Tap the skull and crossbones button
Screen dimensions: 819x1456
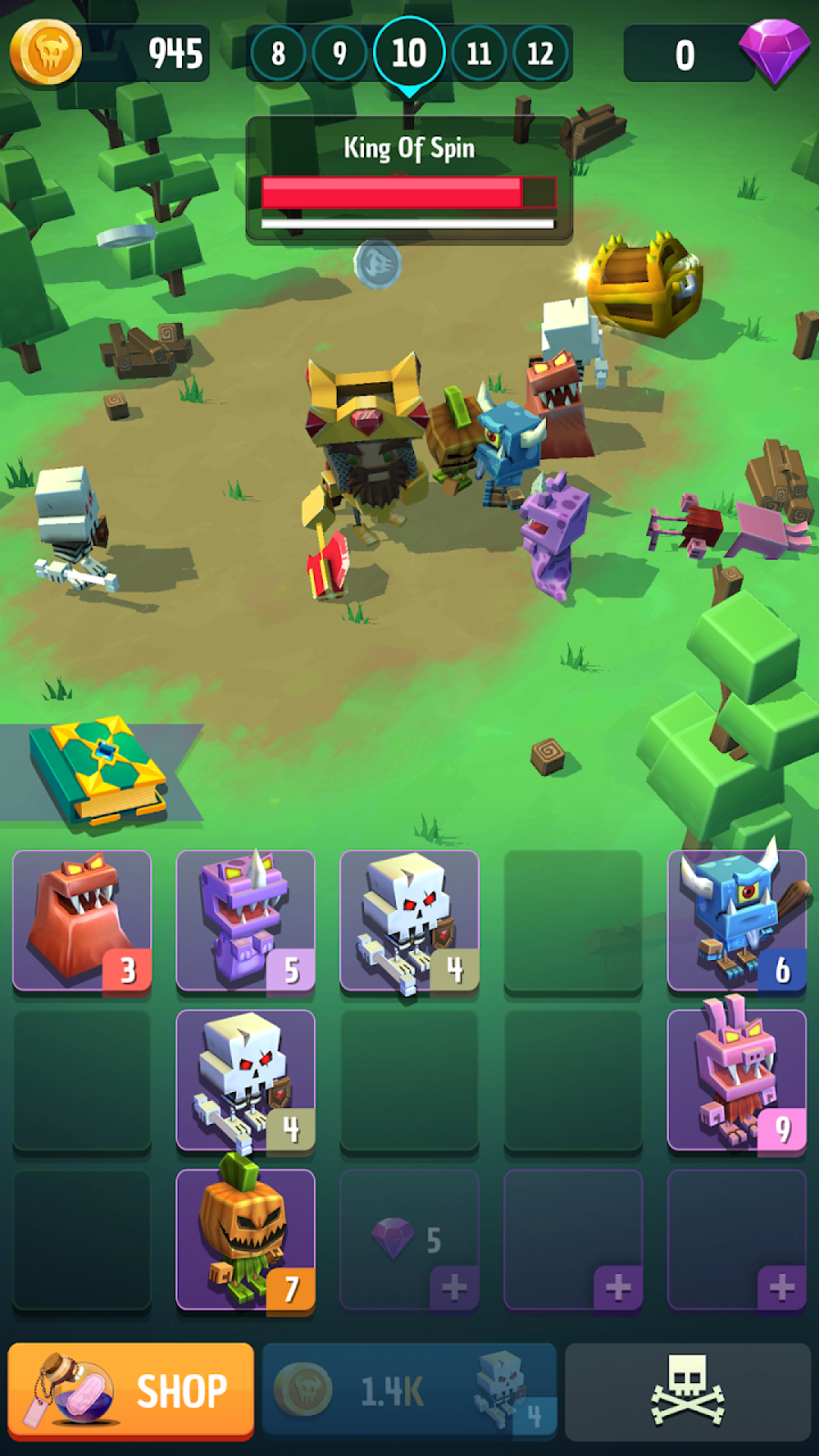pos(687,1392)
